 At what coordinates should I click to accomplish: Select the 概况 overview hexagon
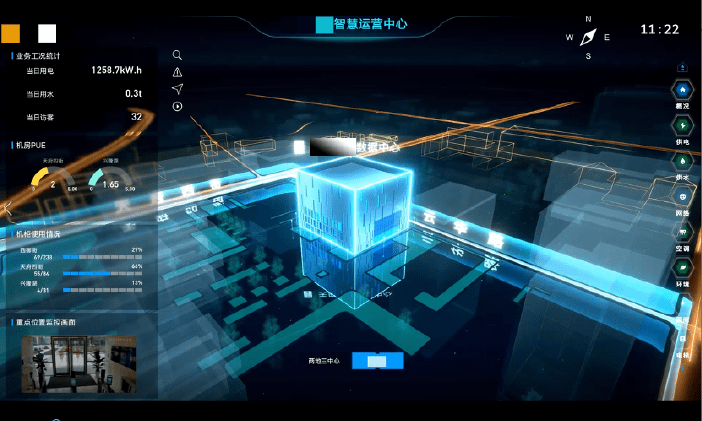pos(683,90)
